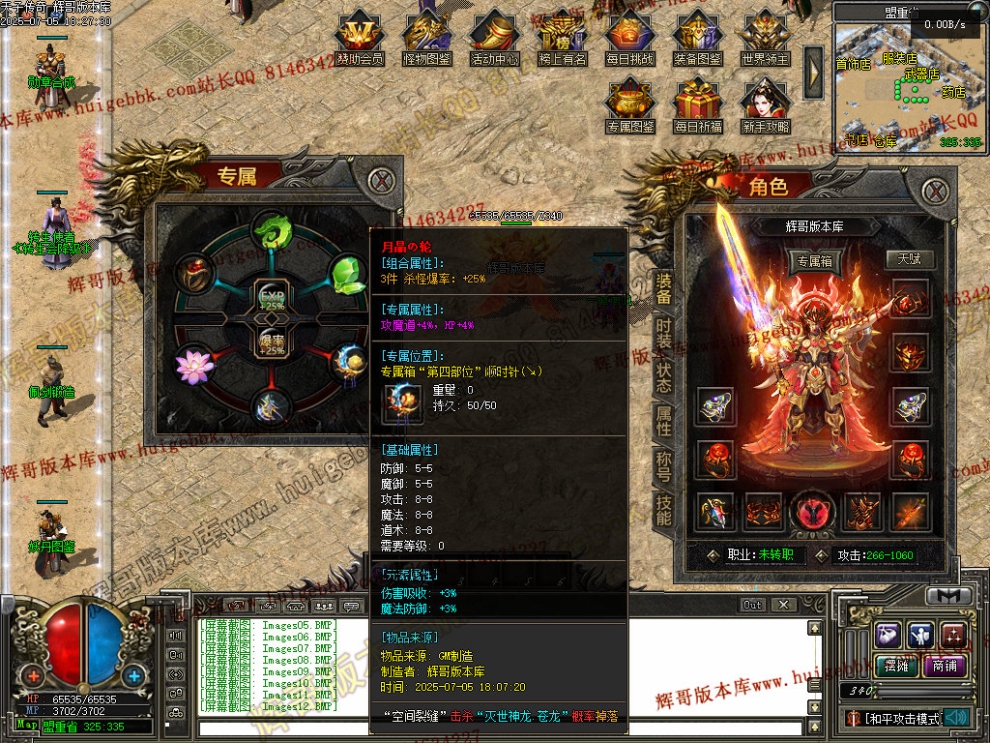Switch to the 技能 skills tab
Viewport: 990px width, 743px height.
[663, 508]
